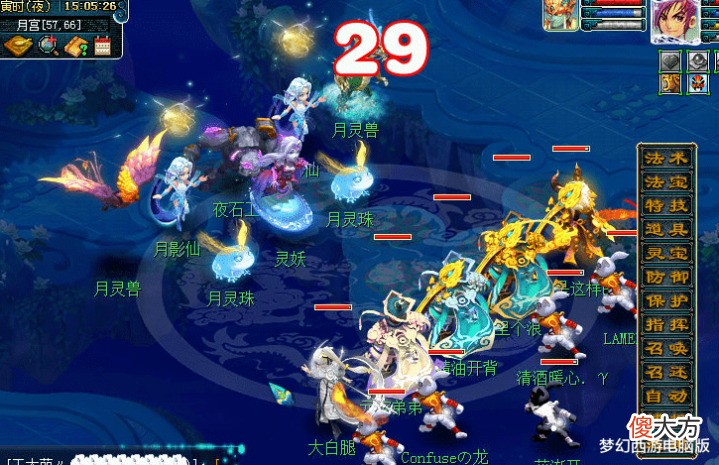Select the 特技 (special skill) command
This screenshot has height=465, width=719.
click(666, 206)
